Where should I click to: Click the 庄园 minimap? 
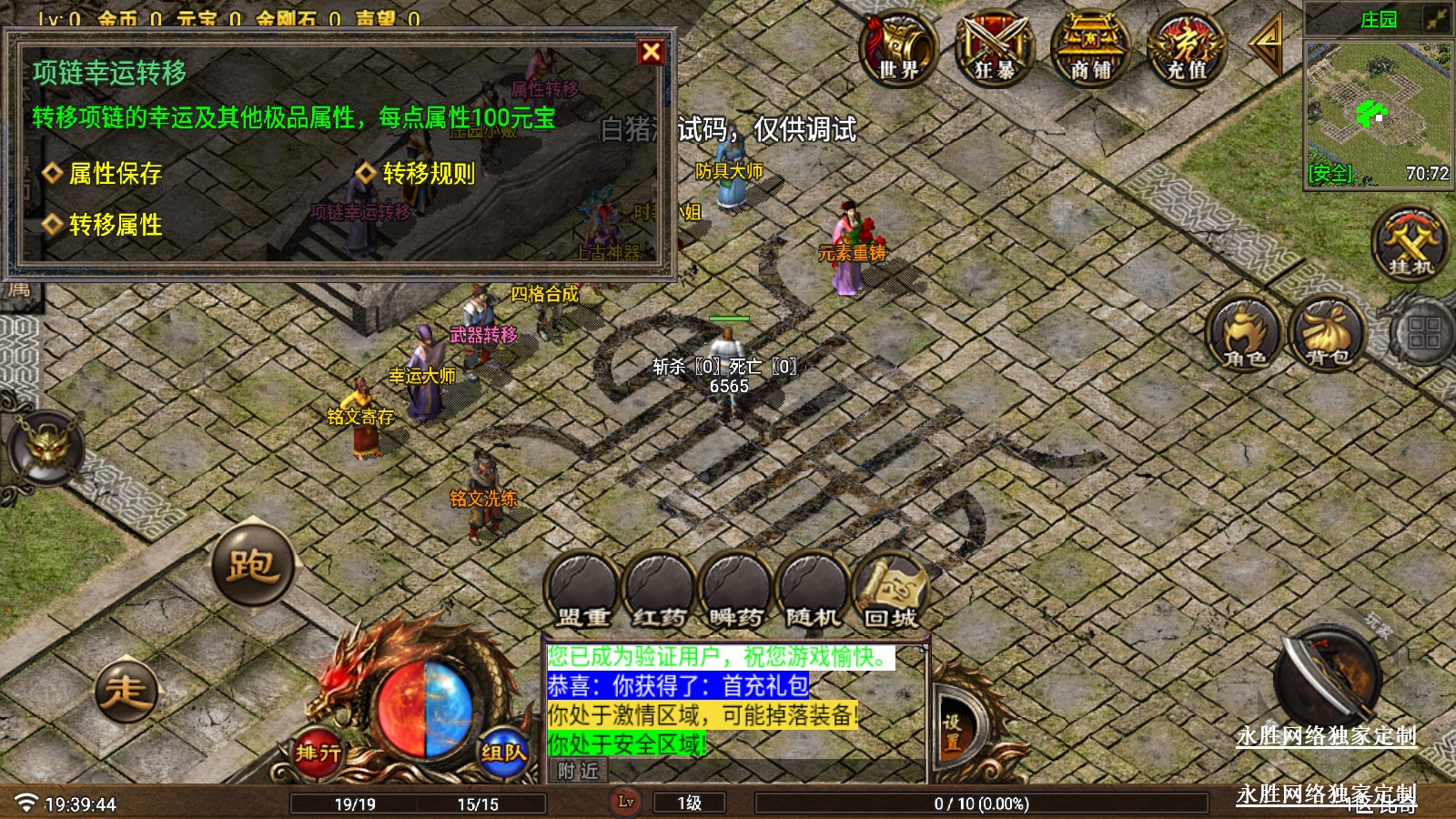click(1378, 112)
